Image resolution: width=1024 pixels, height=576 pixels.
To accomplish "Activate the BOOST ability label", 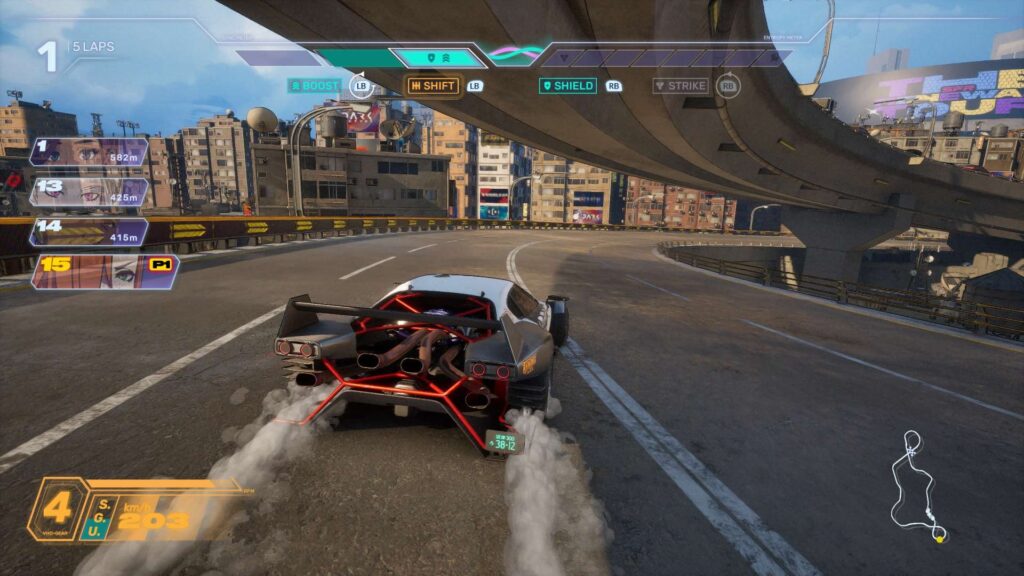I will tap(315, 86).
